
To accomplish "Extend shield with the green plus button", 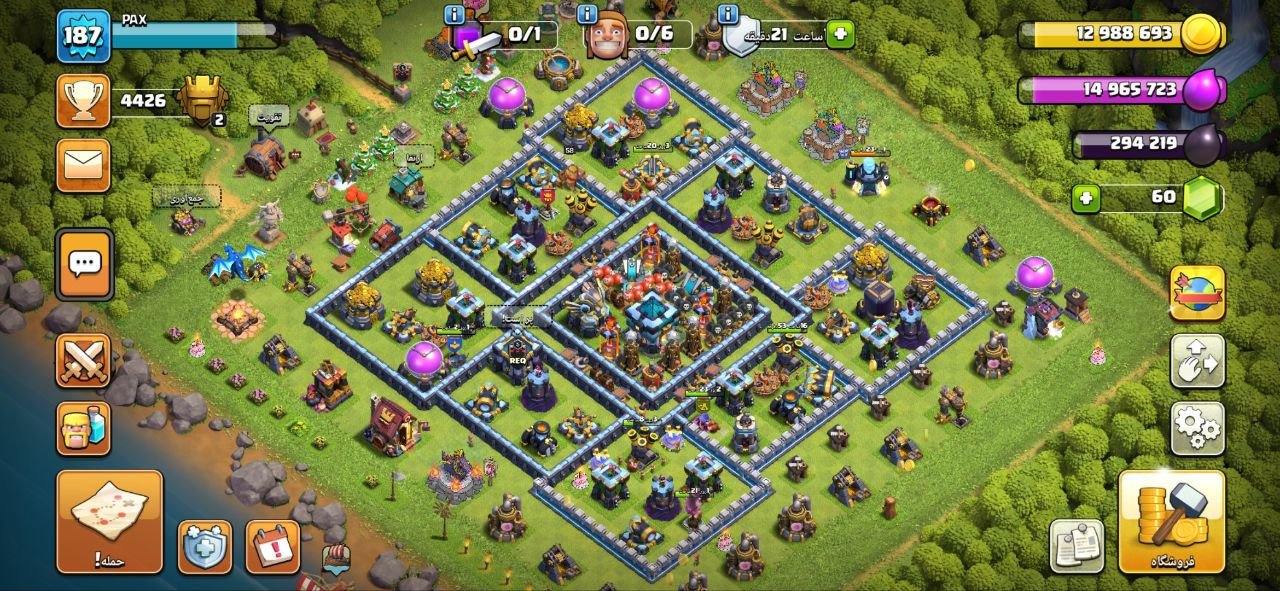I will click(x=840, y=34).
